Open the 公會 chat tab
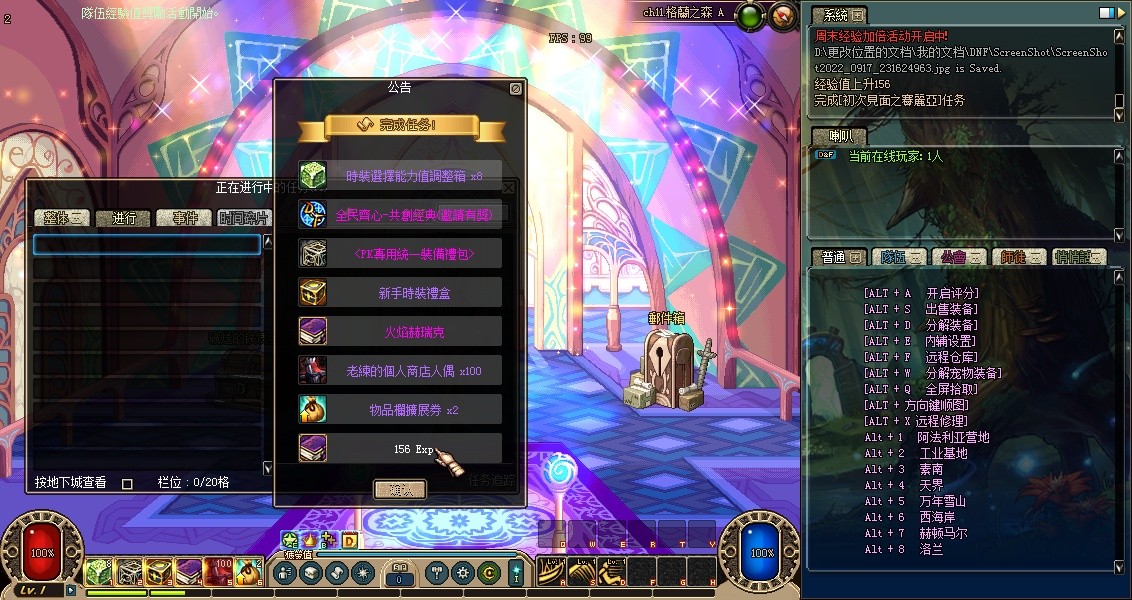Viewport: 1132px width, 600px height. point(957,257)
